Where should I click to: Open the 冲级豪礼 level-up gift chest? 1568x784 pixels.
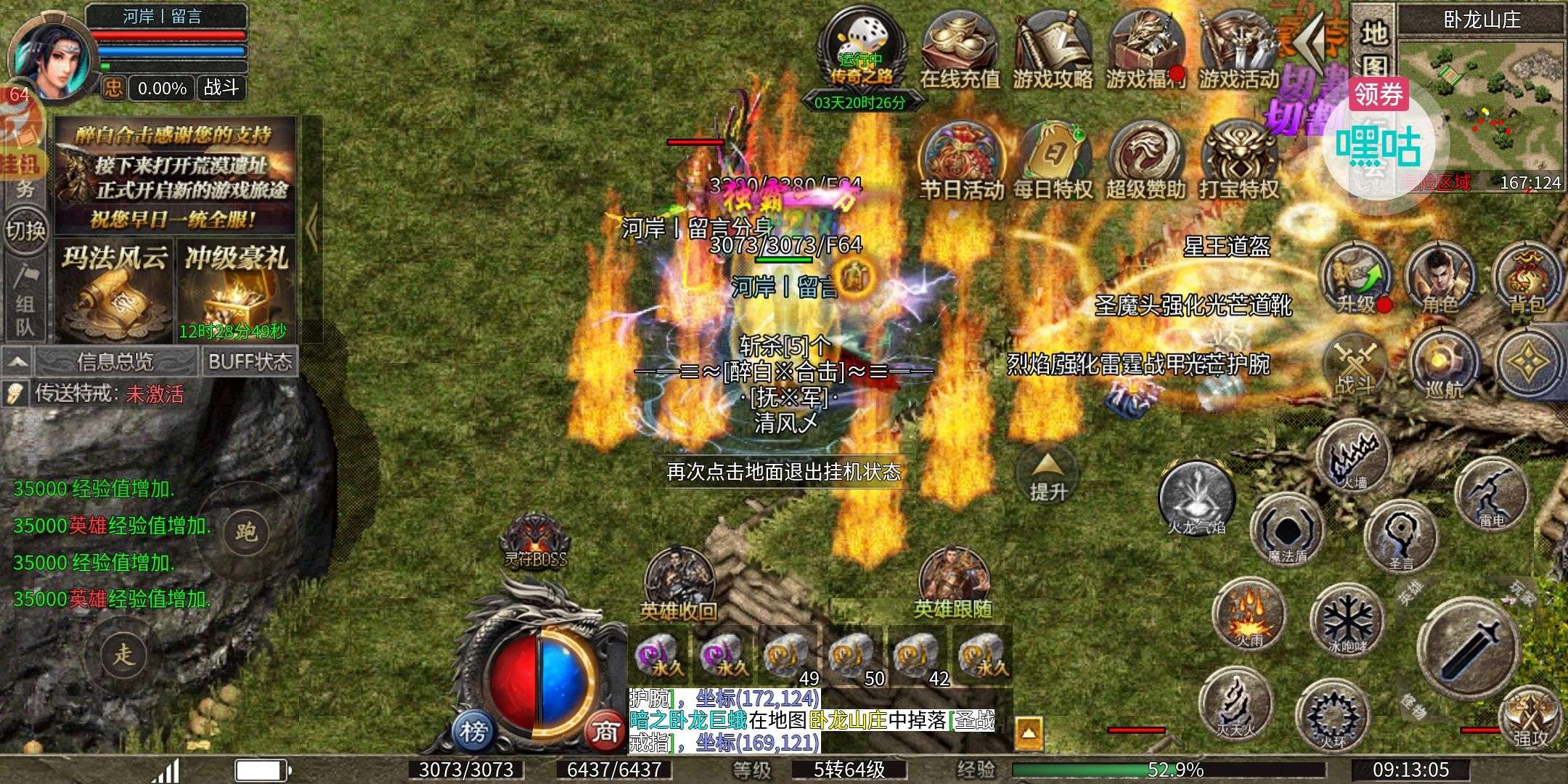pos(237,290)
